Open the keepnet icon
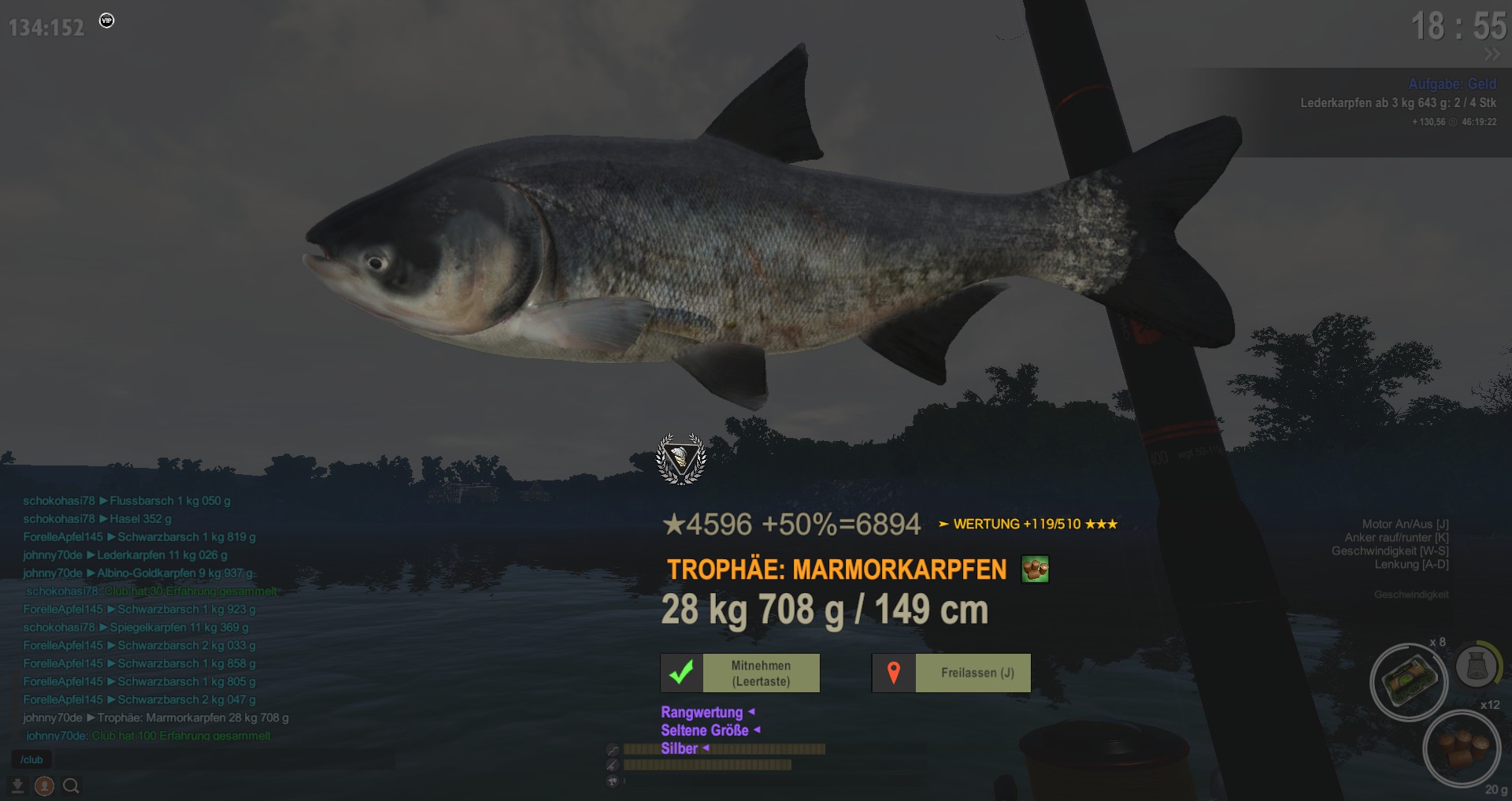Image resolution: width=1512 pixels, height=801 pixels. click(1476, 667)
